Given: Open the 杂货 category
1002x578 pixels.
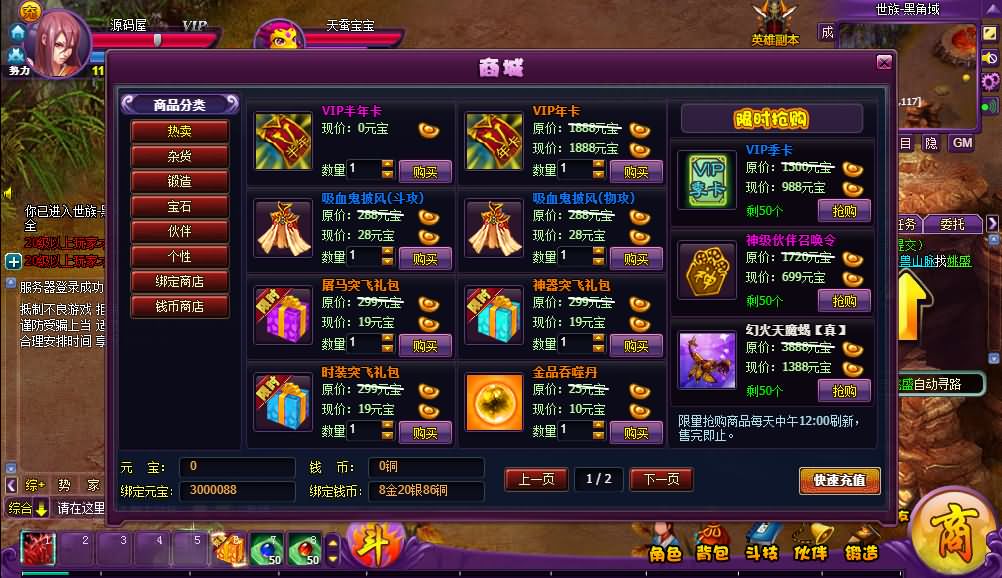Looking at the screenshot, I should [x=180, y=156].
